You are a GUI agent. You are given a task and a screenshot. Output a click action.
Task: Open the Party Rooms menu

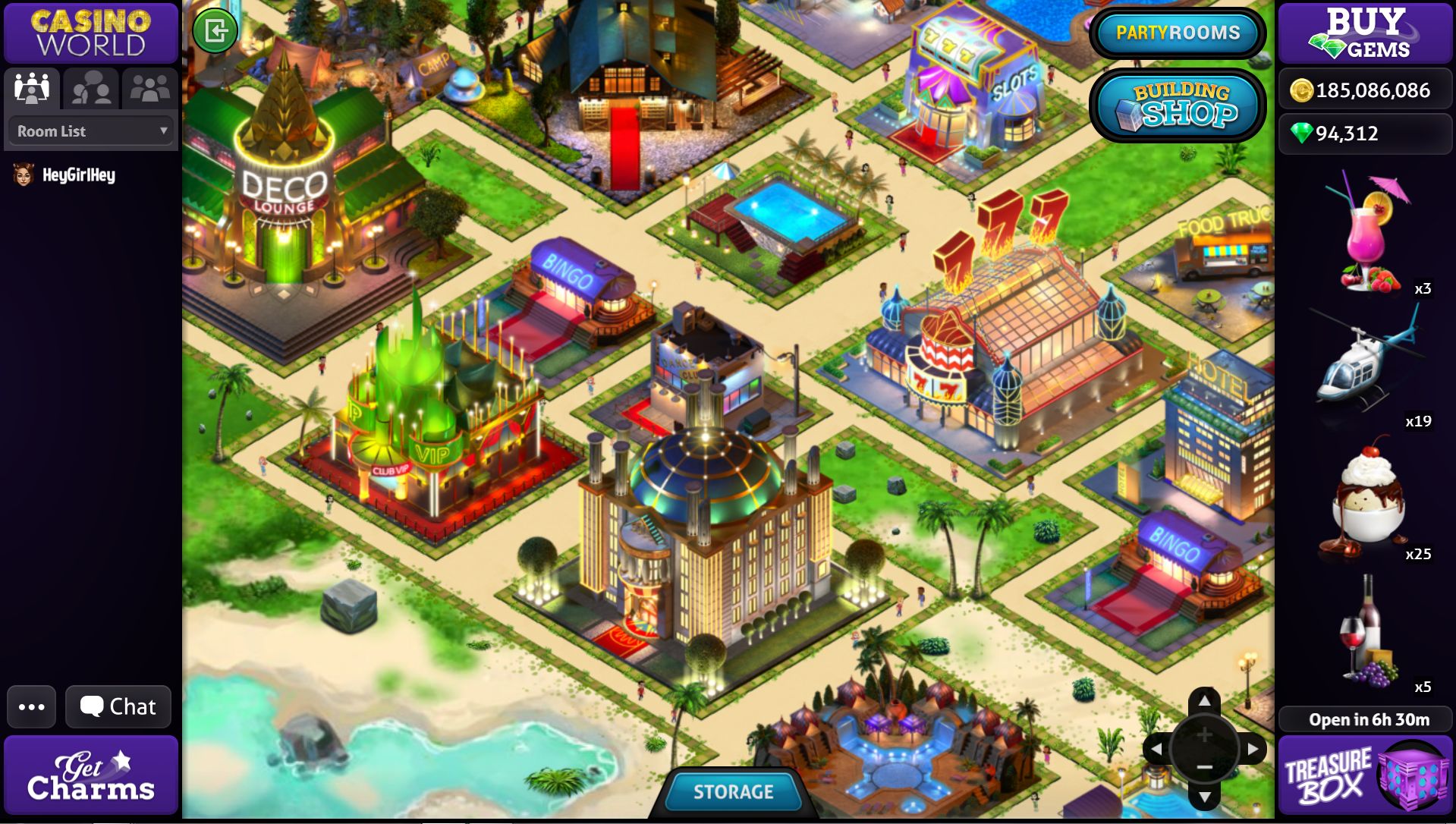[x=1178, y=33]
